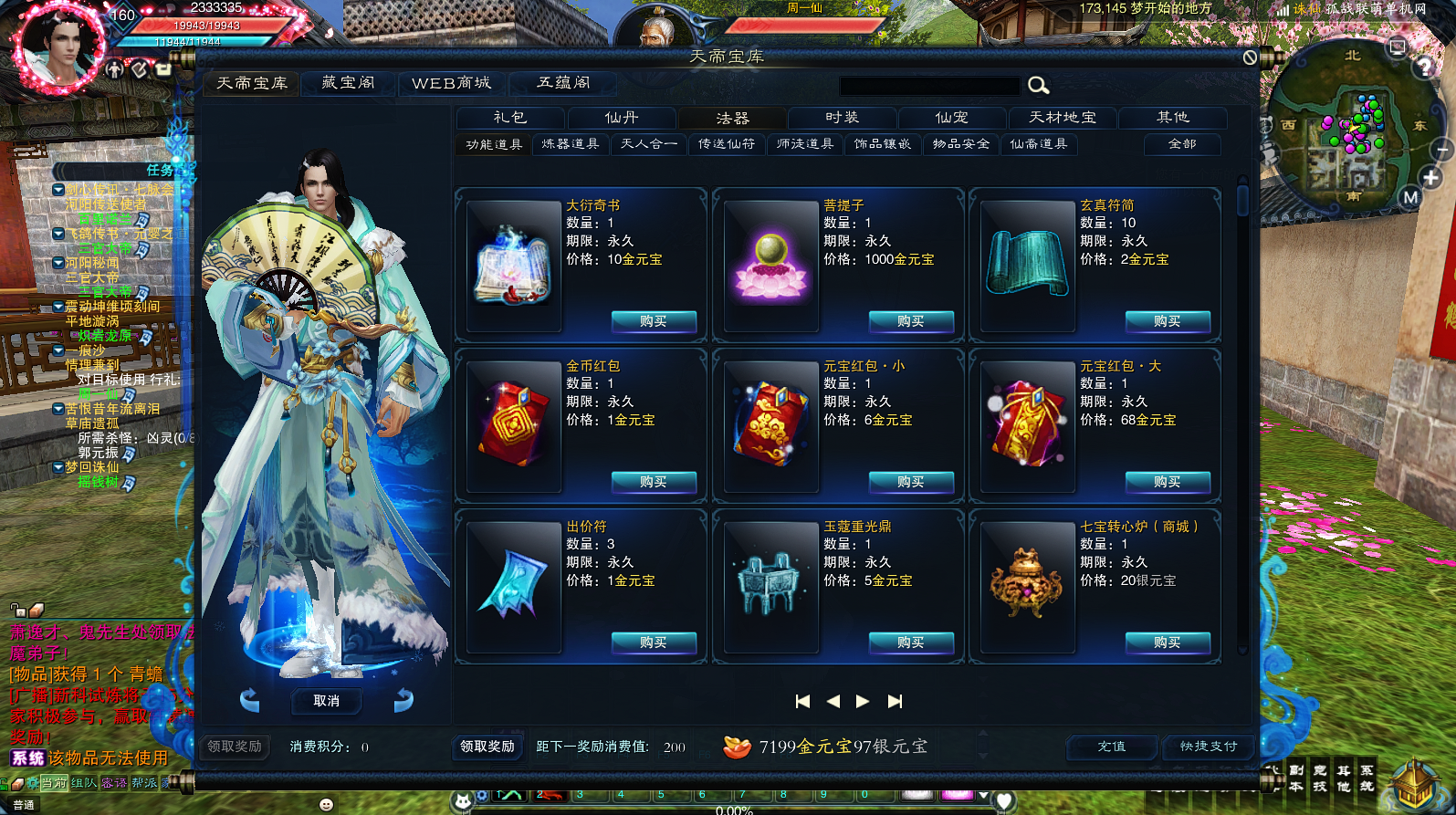Jump to the last shop page
This screenshot has width=1456, height=815.
tap(896, 701)
